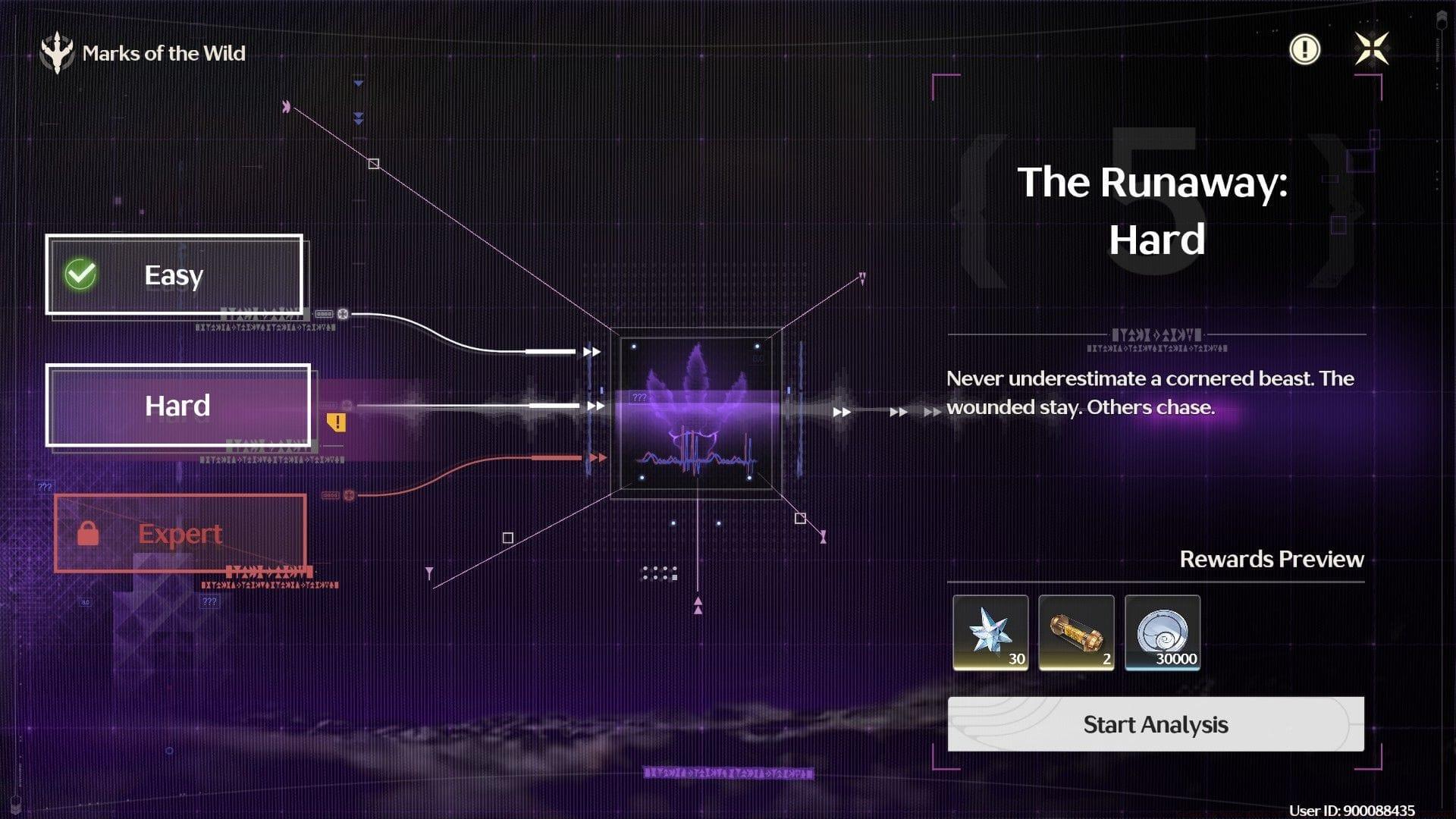Screen dimensions: 1456x819
Task: Inspect the golden tube reward item
Action: tap(1076, 632)
